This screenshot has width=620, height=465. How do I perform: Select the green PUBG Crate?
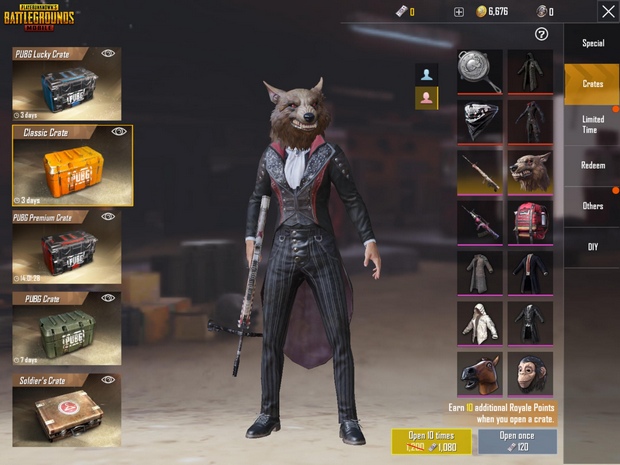click(67, 328)
